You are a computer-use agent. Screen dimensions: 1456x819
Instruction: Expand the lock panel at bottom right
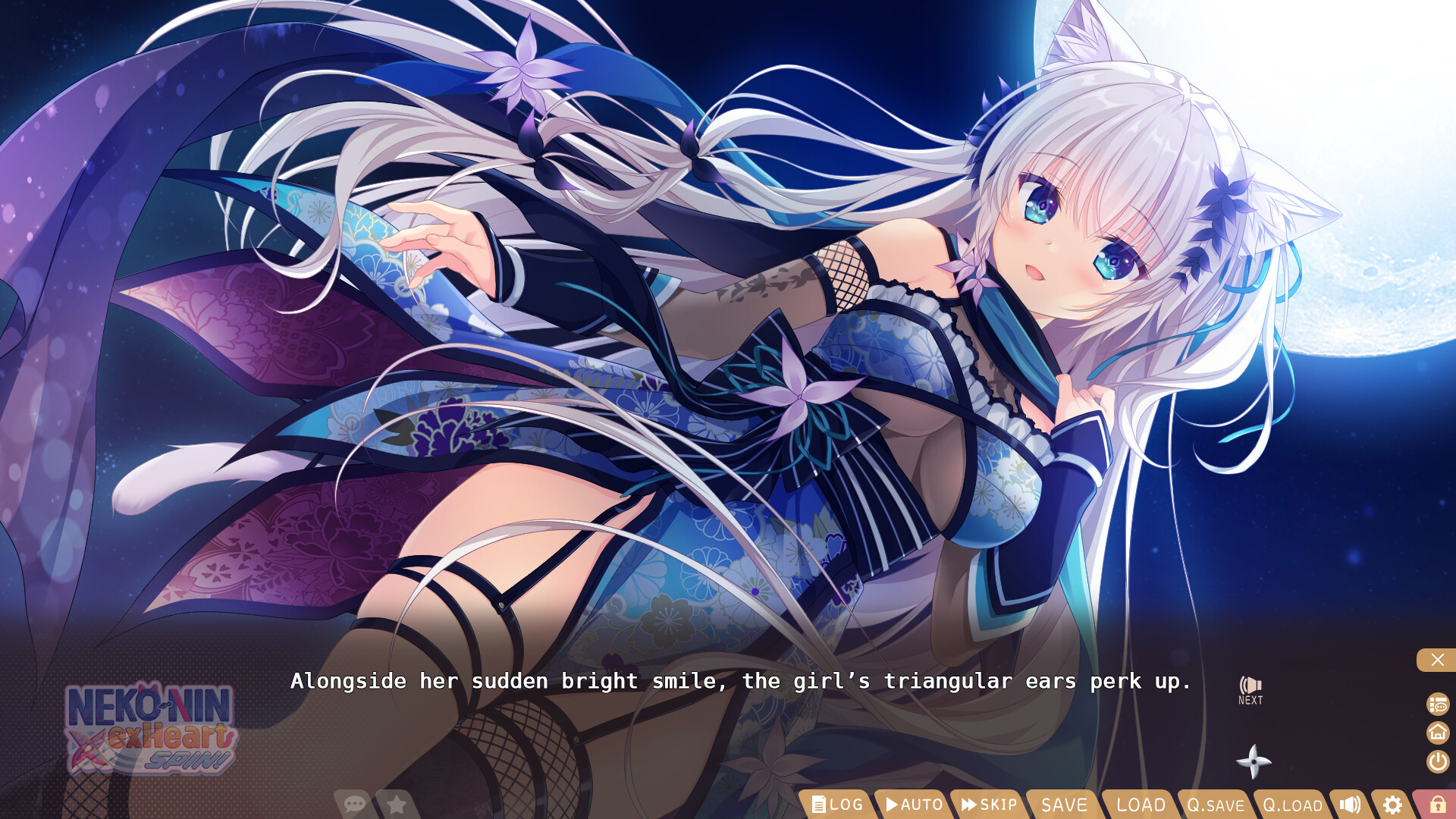(1439, 805)
